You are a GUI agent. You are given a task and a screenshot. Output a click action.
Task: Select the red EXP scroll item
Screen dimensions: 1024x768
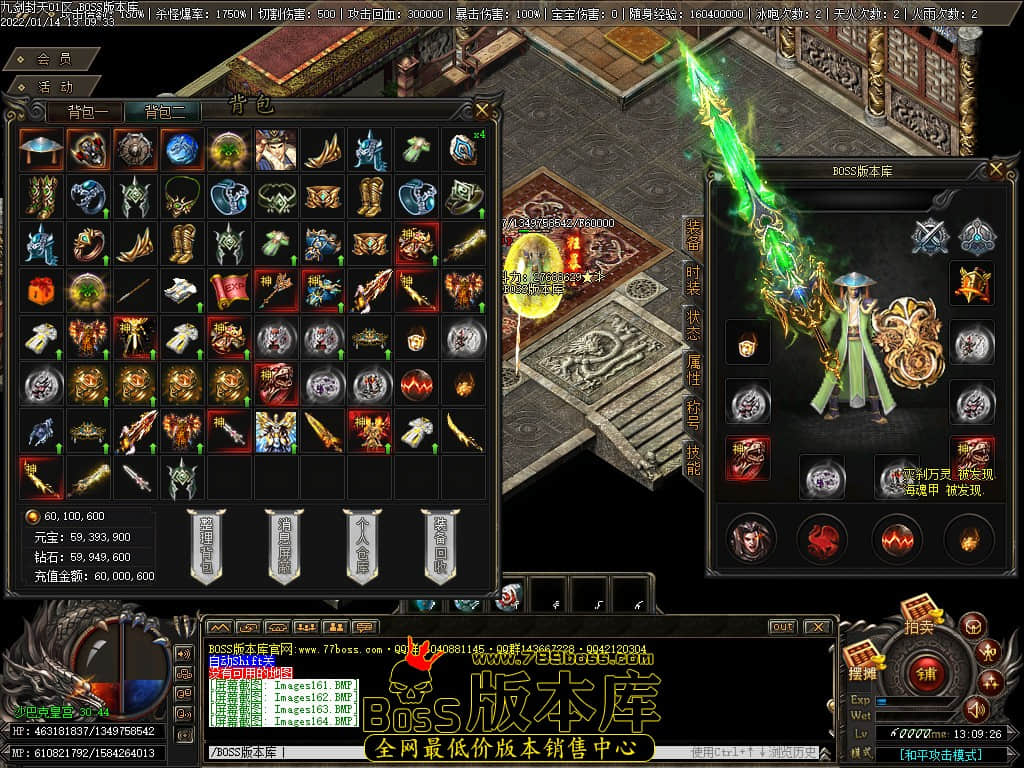tap(228, 288)
